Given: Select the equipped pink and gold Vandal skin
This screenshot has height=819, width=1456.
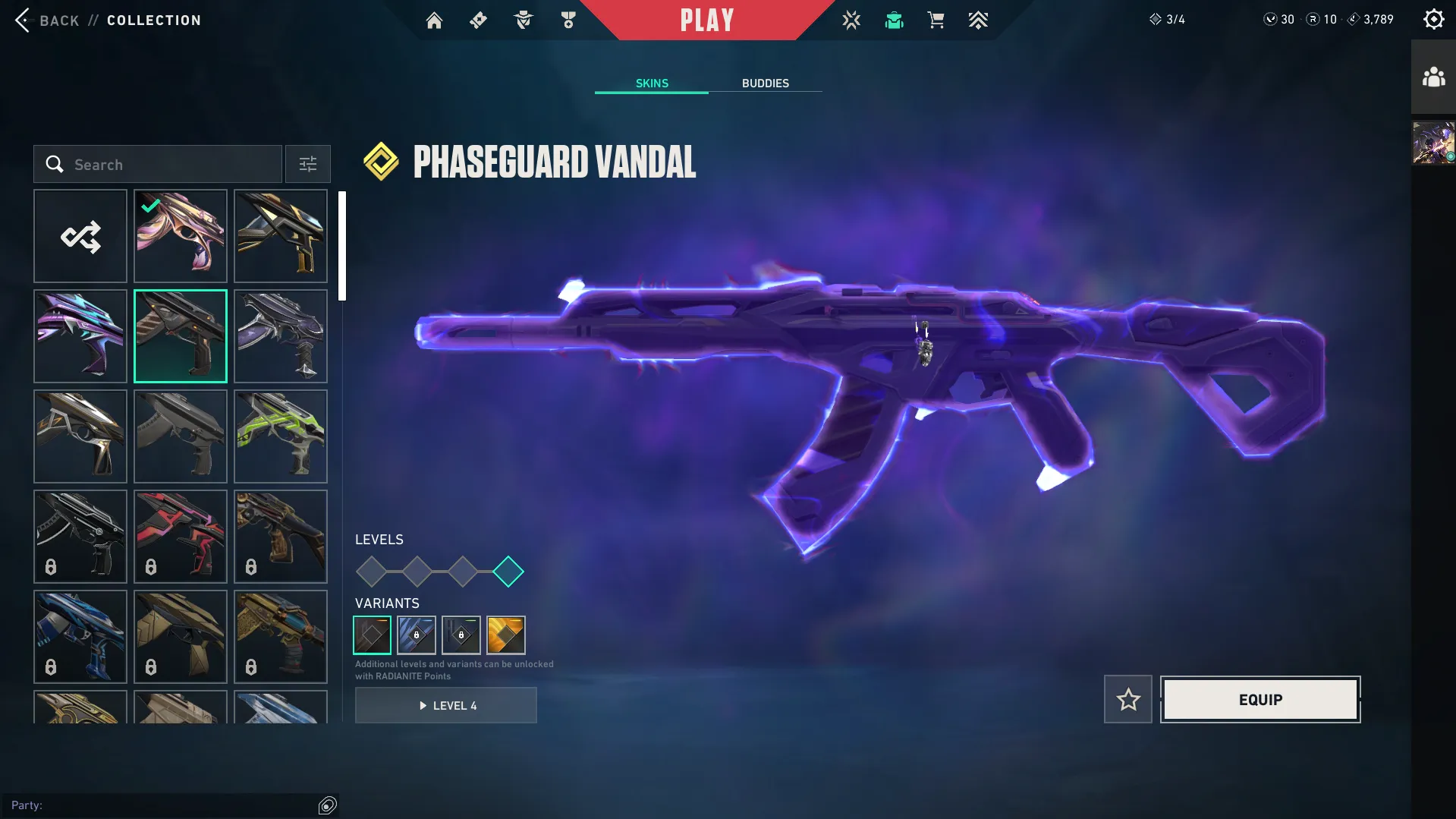Looking at the screenshot, I should (x=181, y=237).
